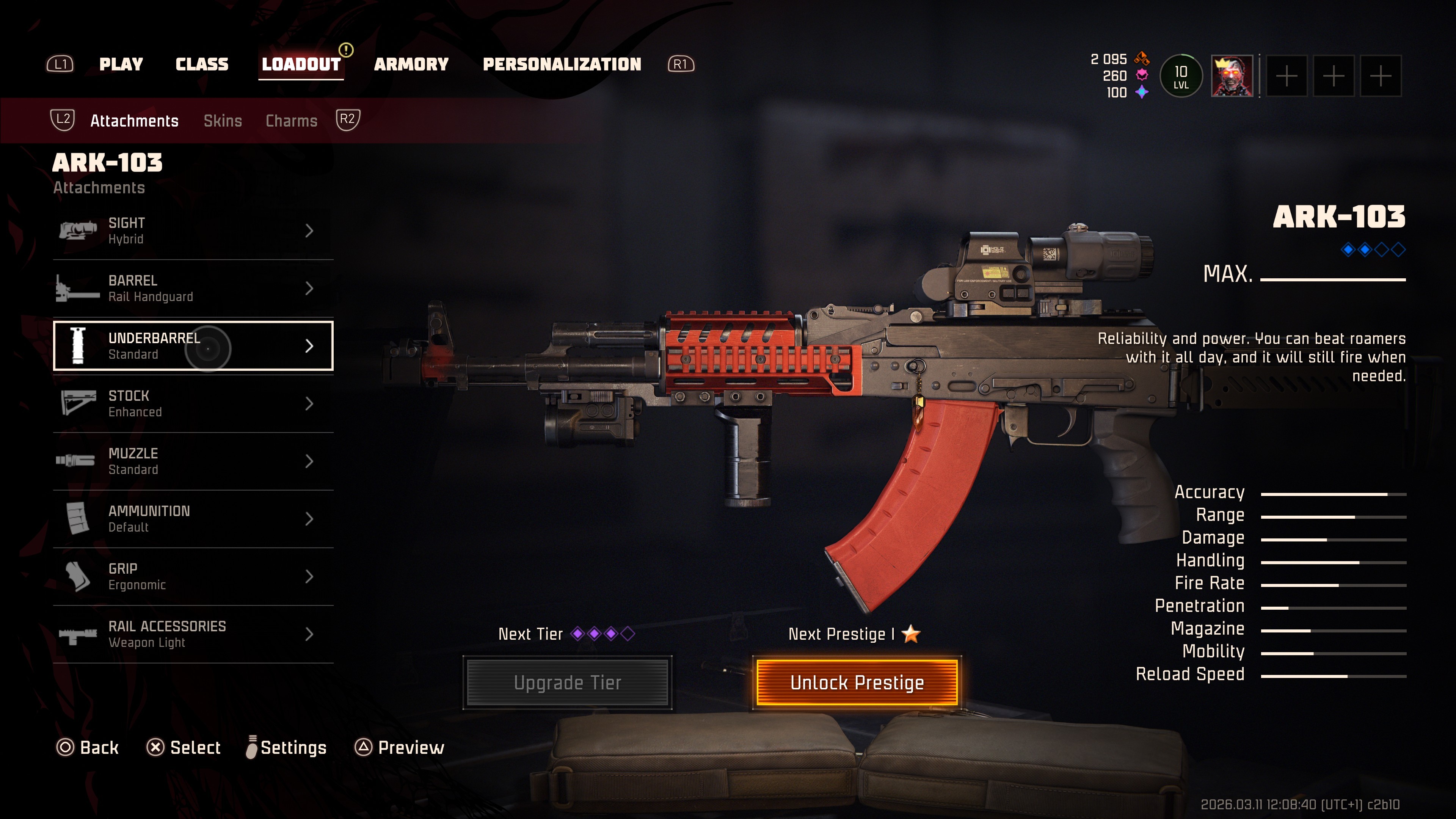Open the AMMUNITION Default row

193,519
